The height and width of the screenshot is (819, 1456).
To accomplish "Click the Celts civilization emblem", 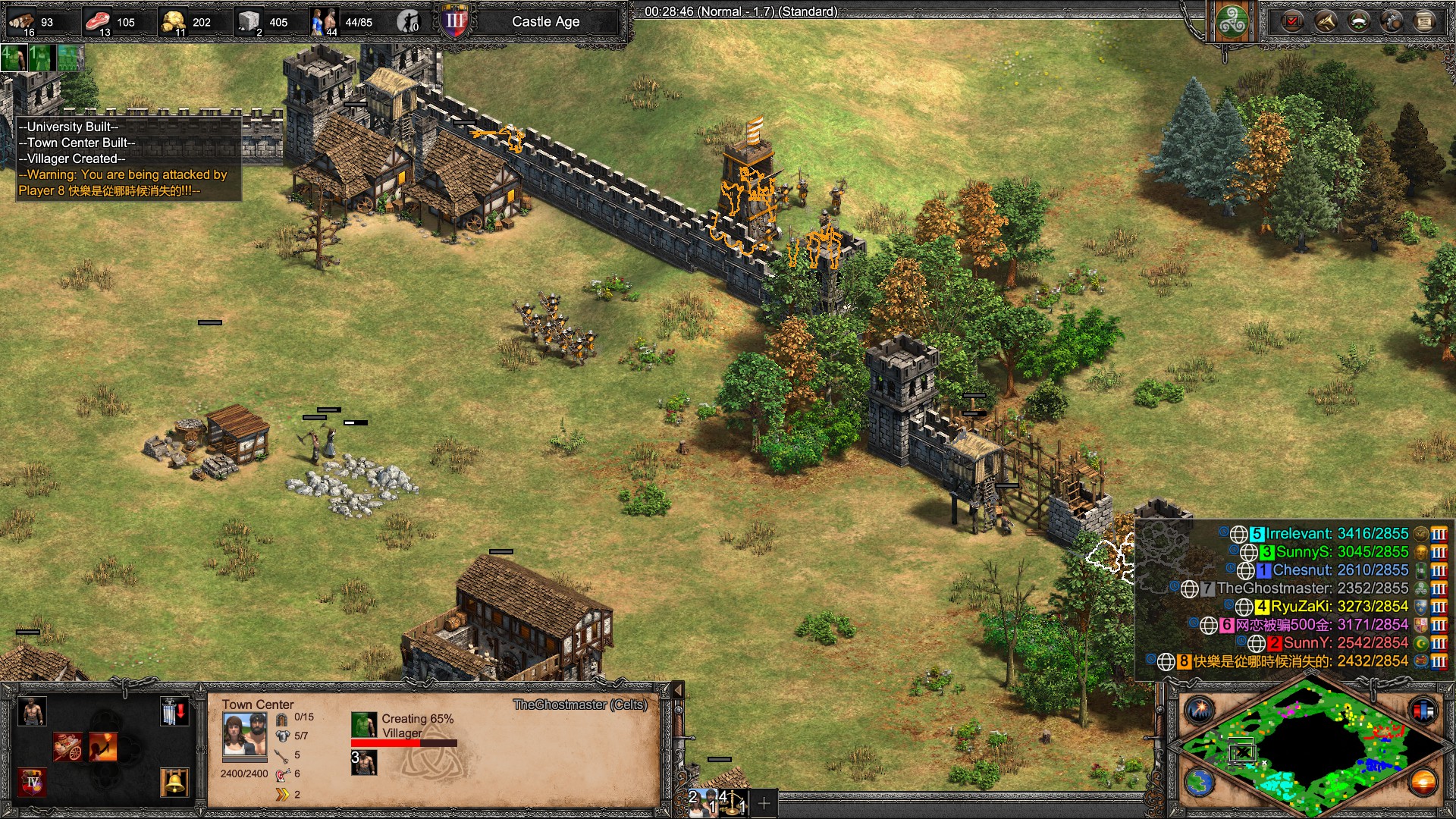I will 1232,21.
